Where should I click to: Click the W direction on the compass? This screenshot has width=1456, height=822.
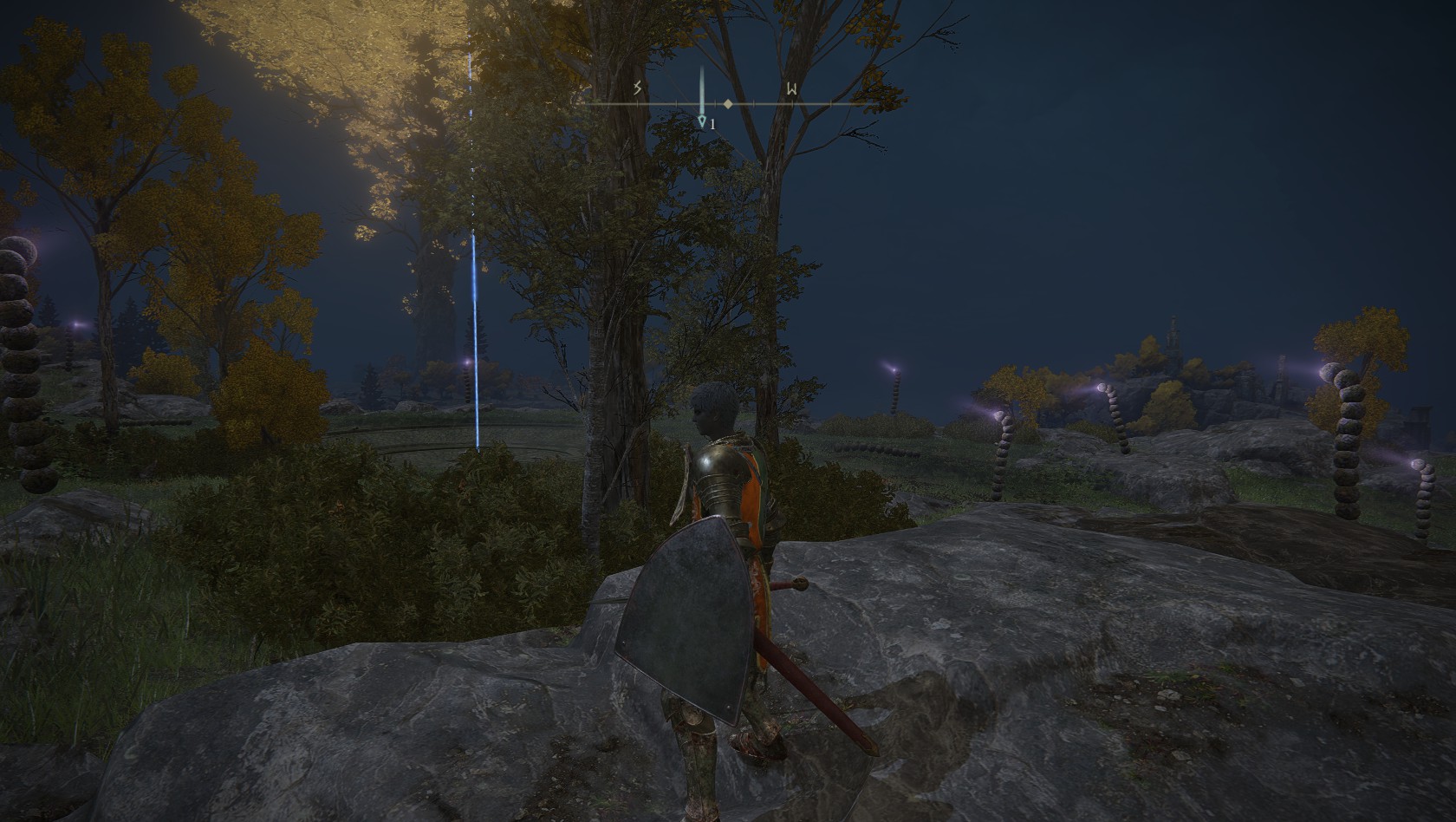(792, 88)
